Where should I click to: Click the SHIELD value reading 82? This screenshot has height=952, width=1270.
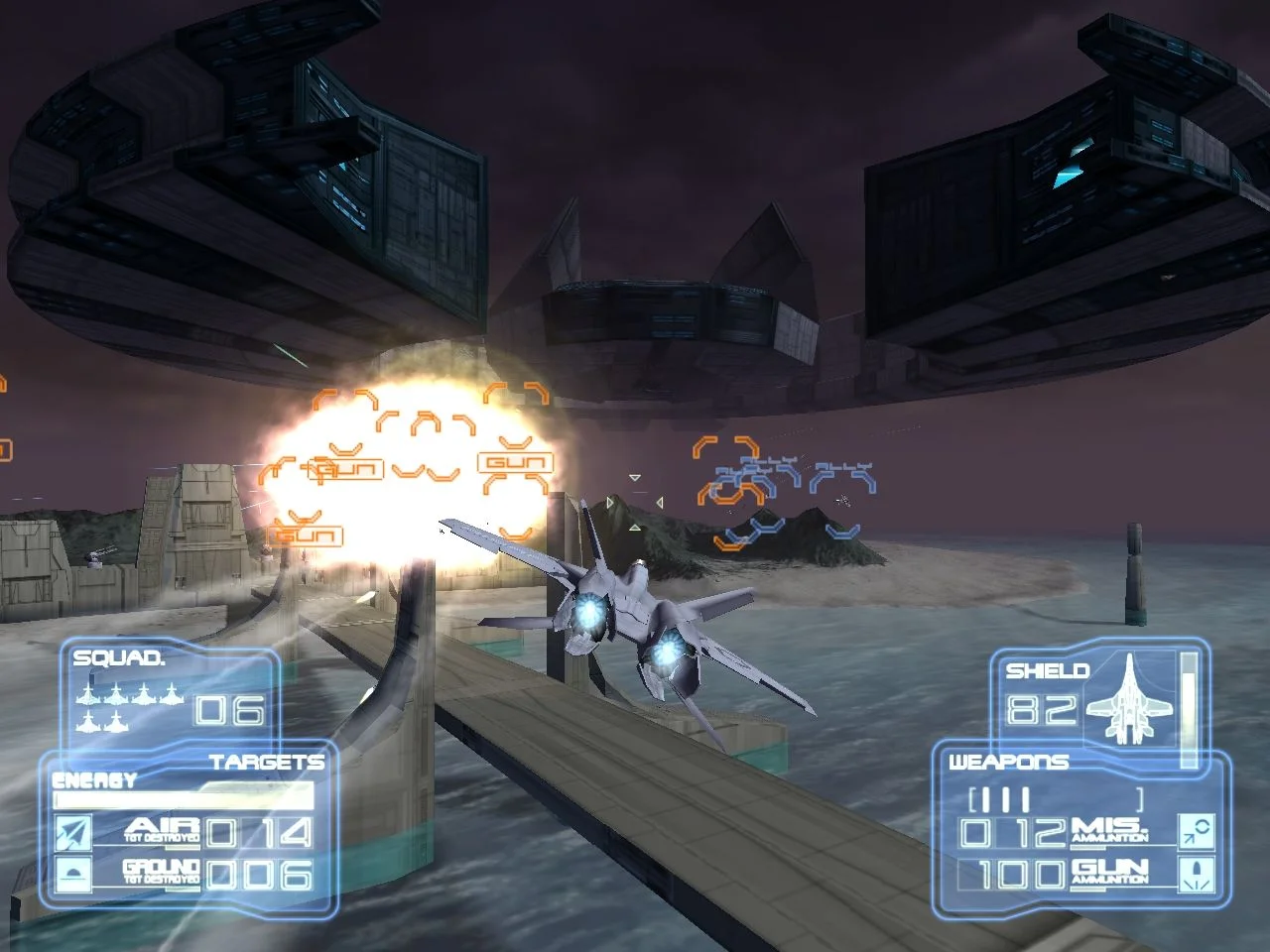point(1041,710)
